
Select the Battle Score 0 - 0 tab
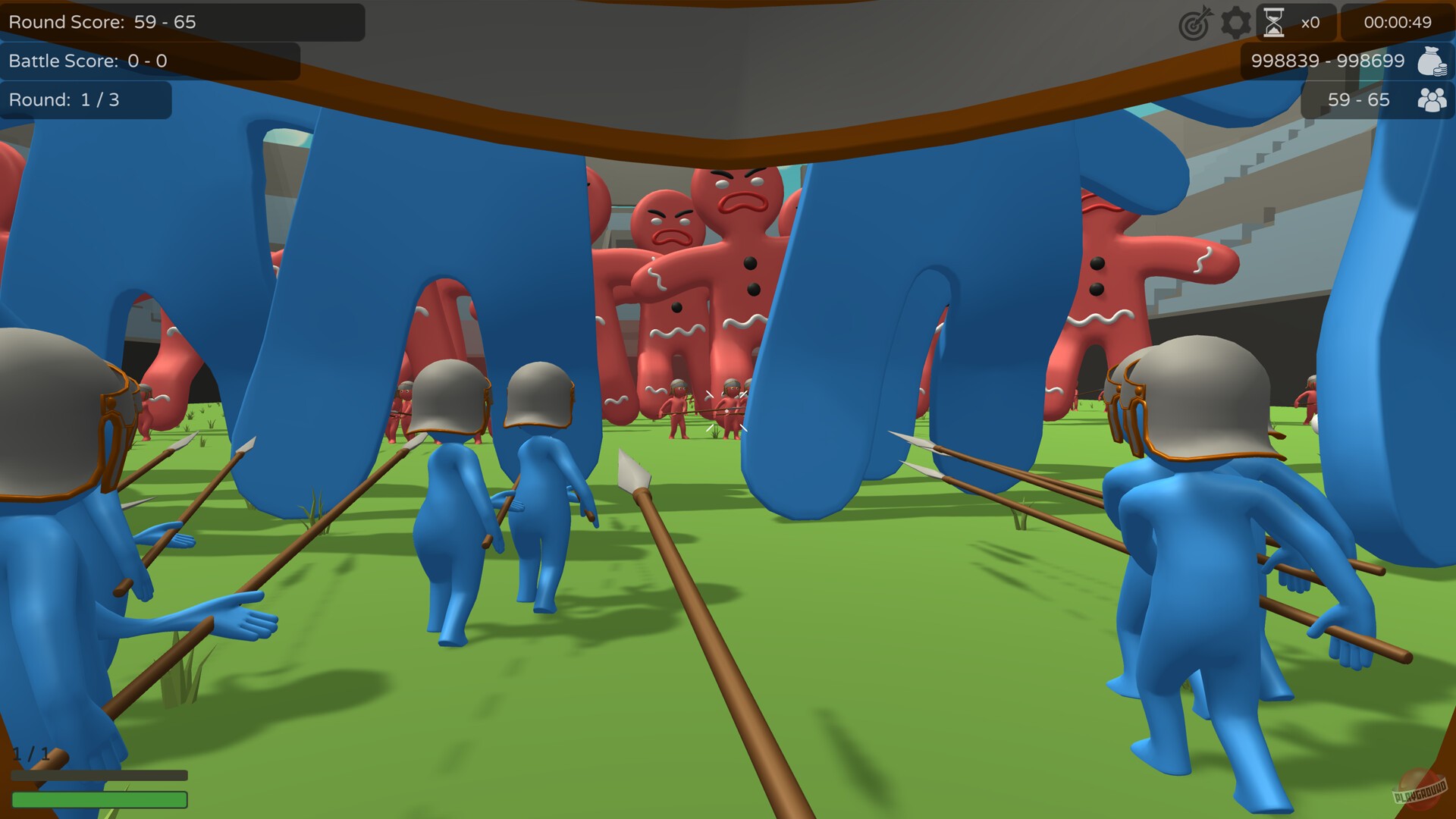[x=87, y=61]
